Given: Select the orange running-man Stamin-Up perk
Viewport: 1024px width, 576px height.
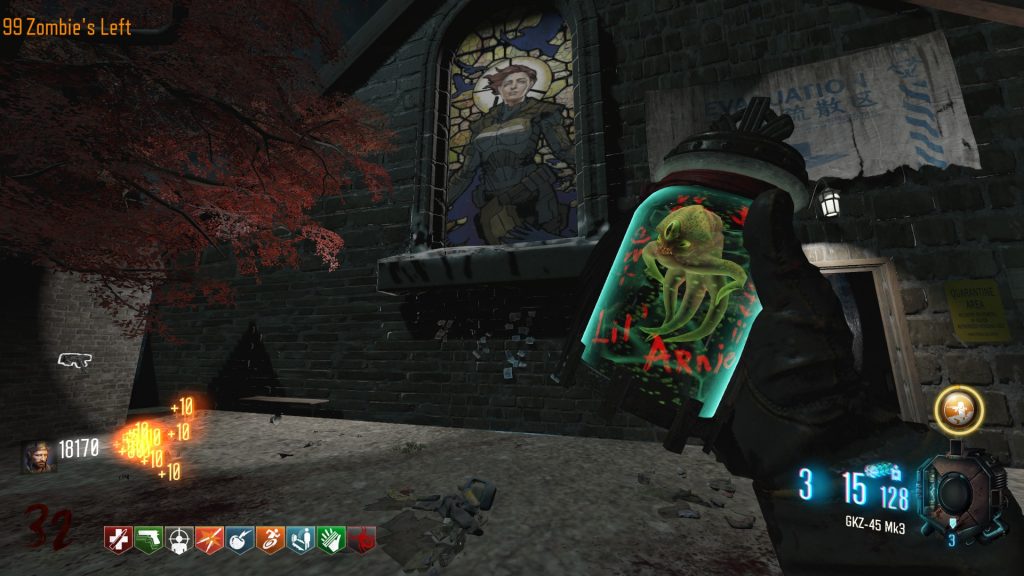Looking at the screenshot, I should pyautogui.click(x=270, y=539).
